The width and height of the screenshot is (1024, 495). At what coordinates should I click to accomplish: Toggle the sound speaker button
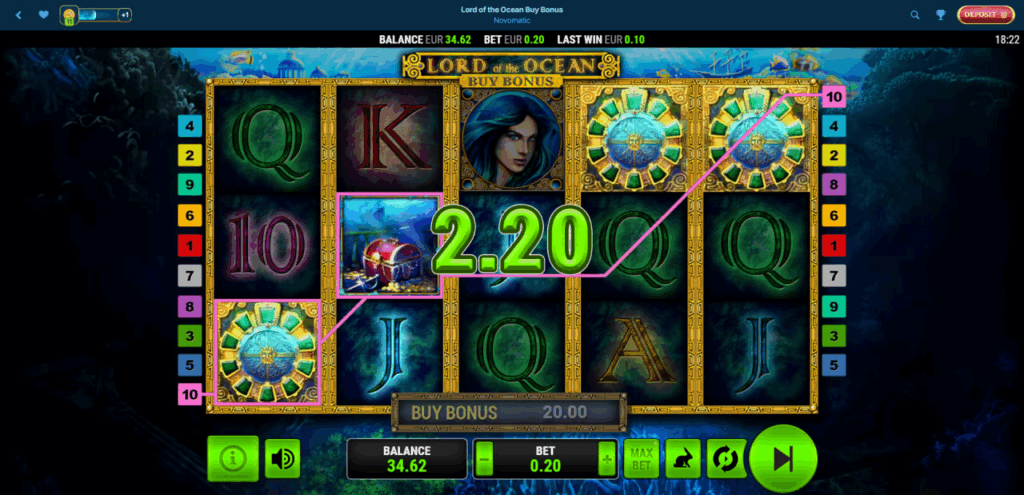point(283,459)
